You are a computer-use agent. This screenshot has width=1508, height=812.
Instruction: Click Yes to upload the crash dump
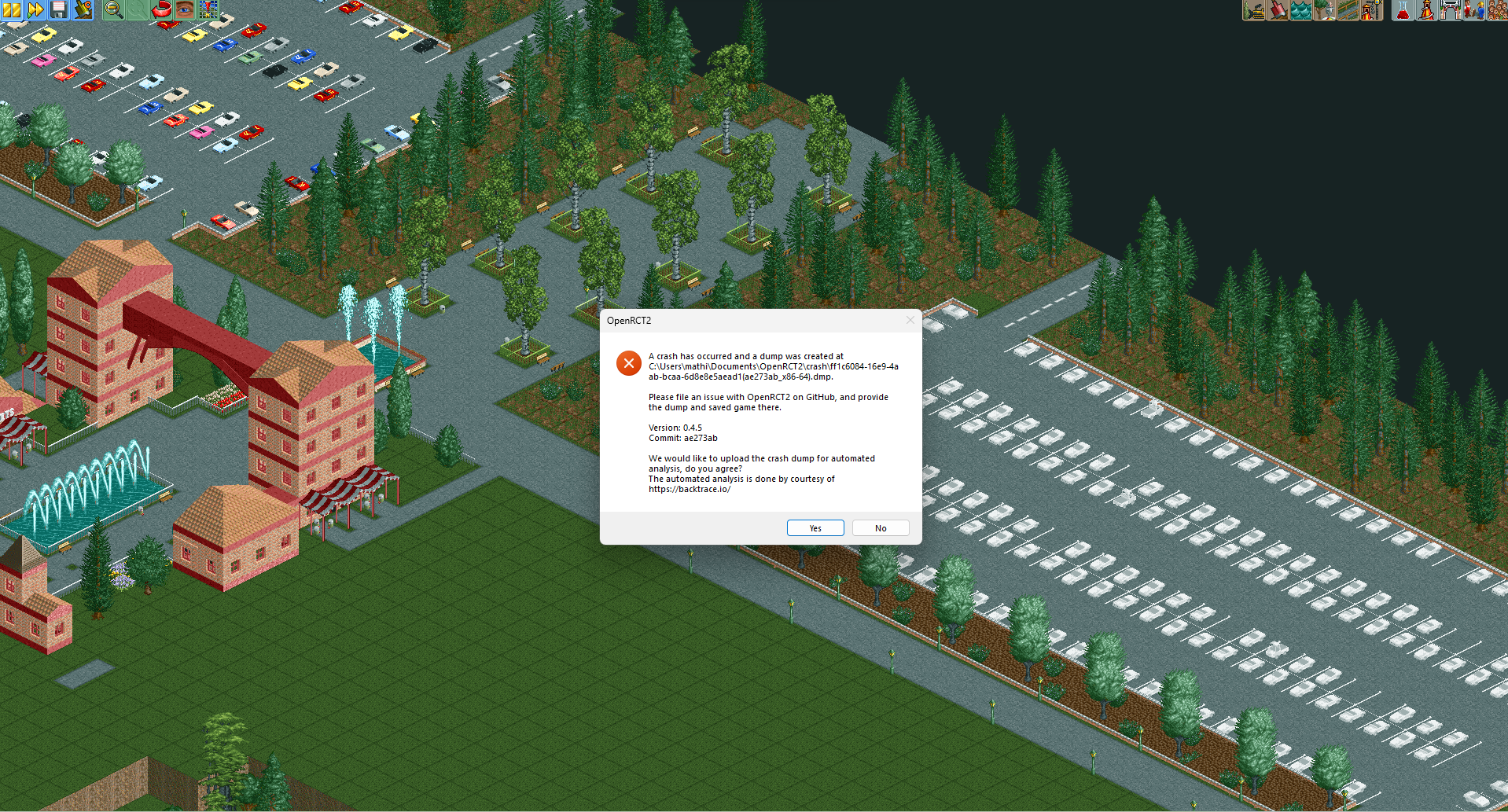pos(815,527)
